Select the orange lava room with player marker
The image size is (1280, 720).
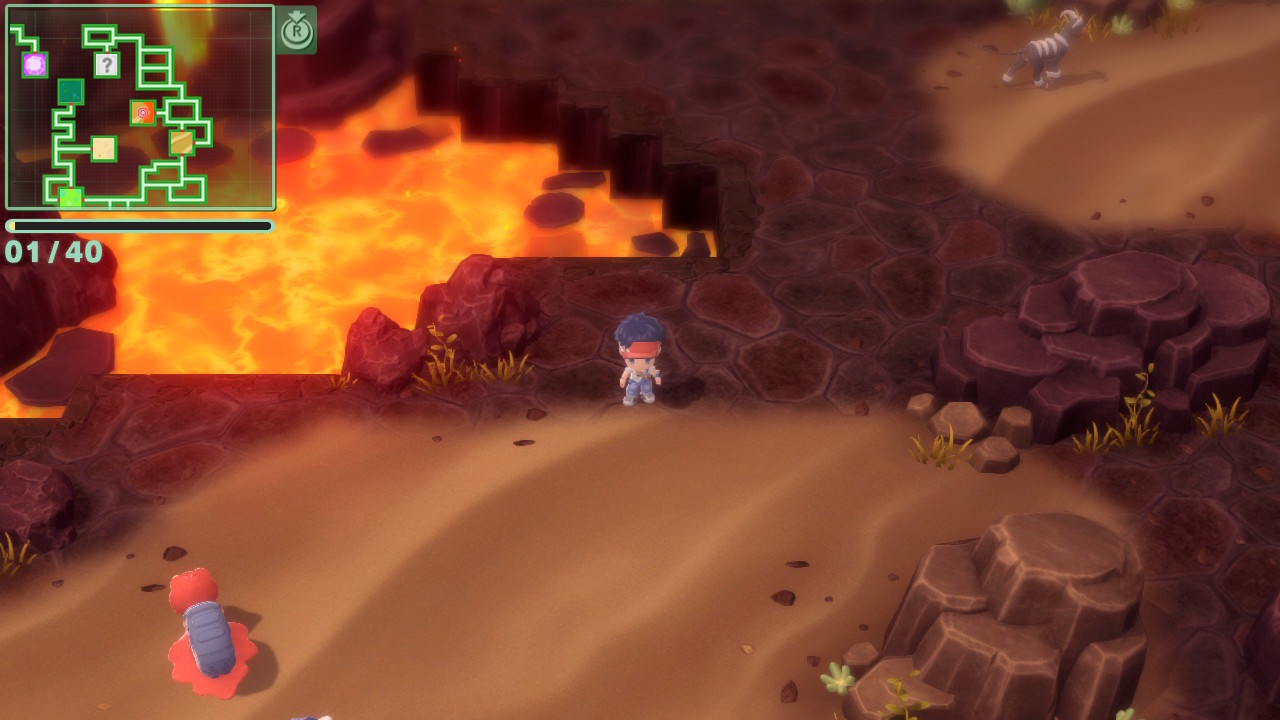click(x=143, y=113)
